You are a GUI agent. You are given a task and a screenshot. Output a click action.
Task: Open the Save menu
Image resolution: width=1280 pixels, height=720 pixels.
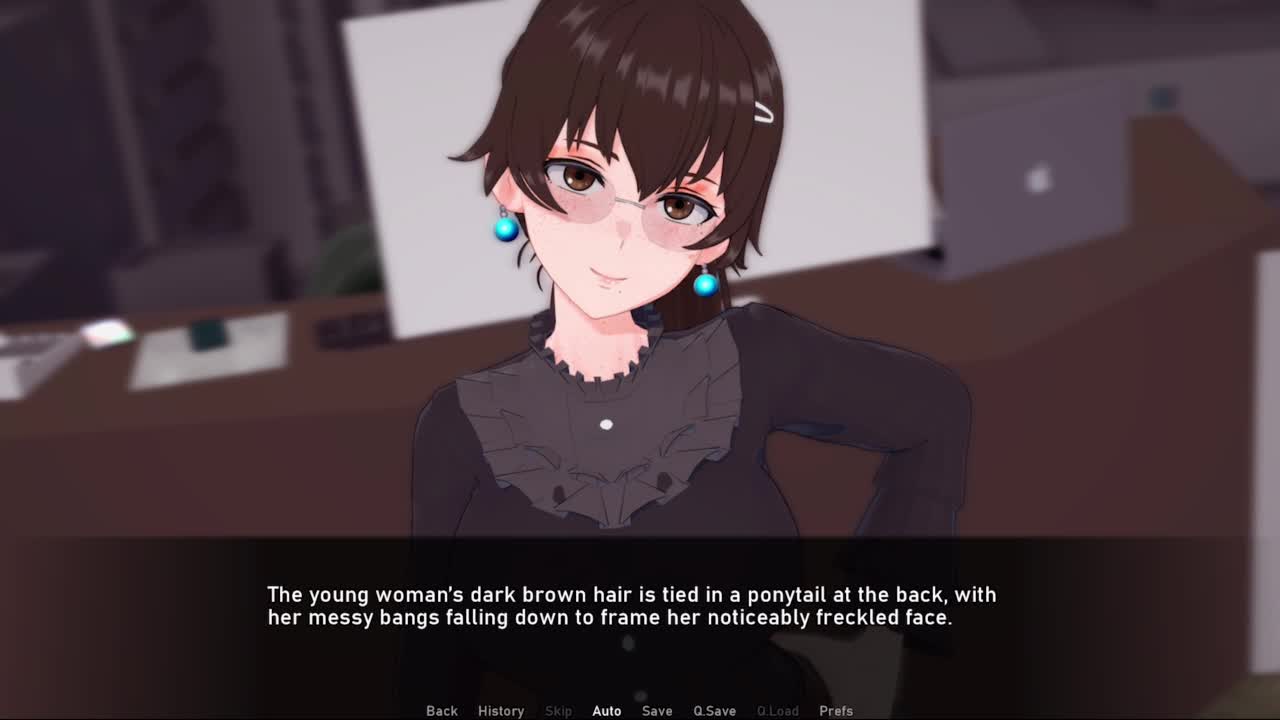(657, 711)
